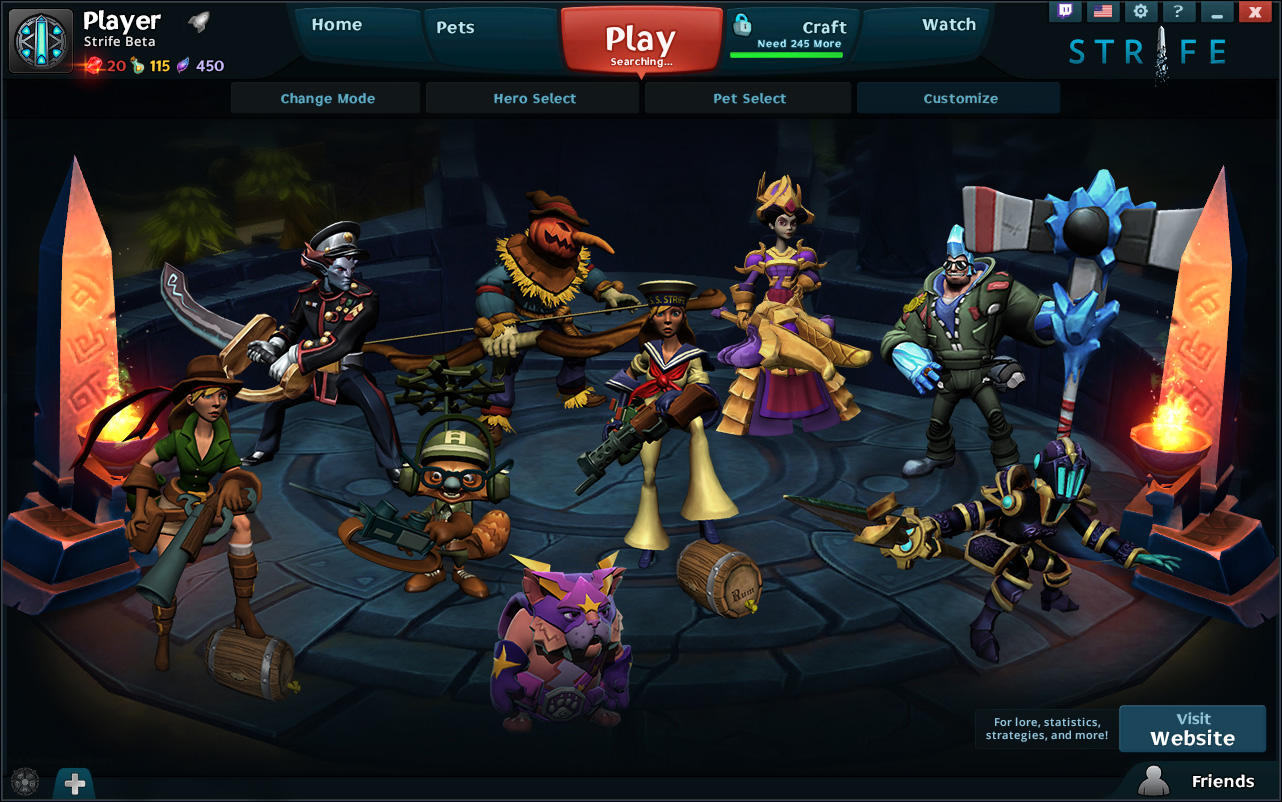Open Hero Select
The image size is (1282, 802).
coord(534,98)
